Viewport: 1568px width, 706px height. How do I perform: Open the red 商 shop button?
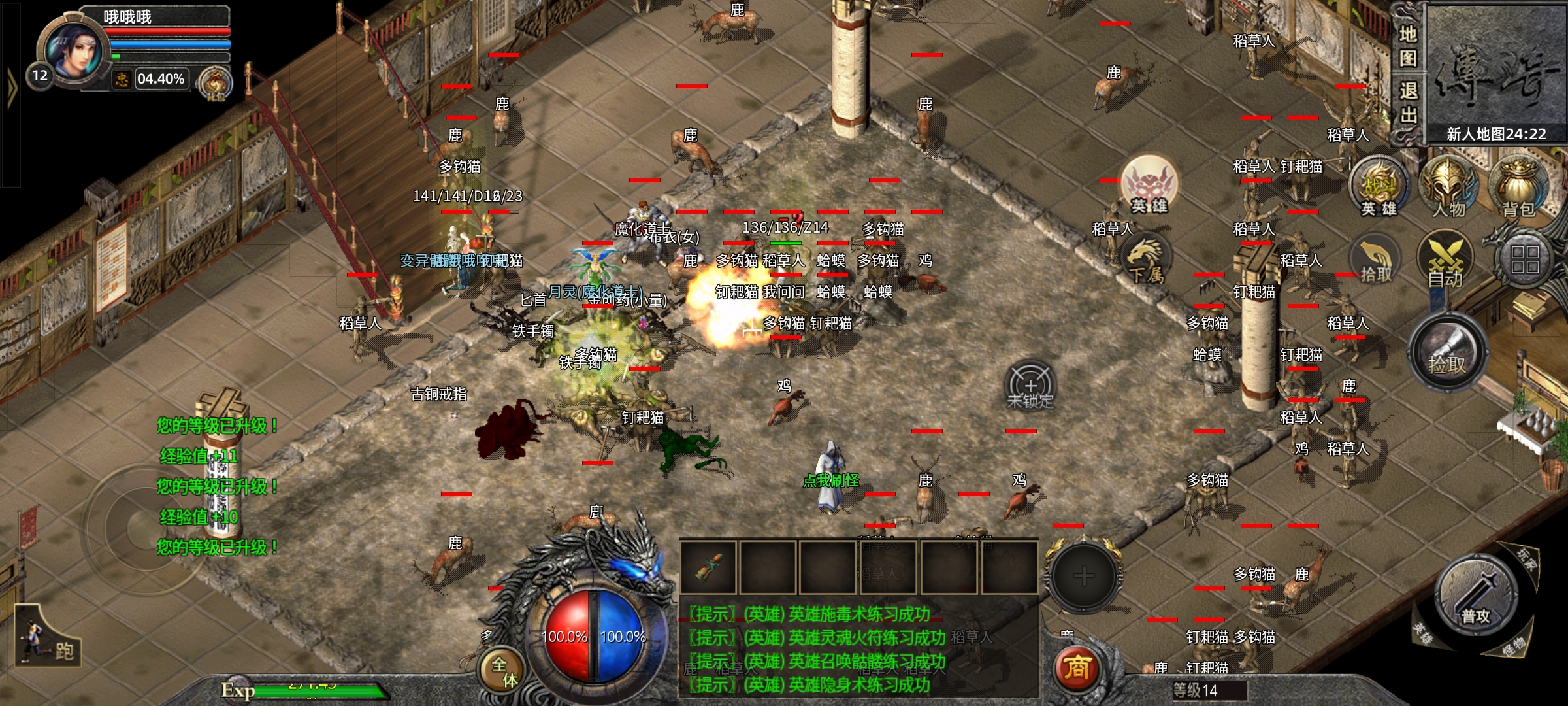(1076, 668)
